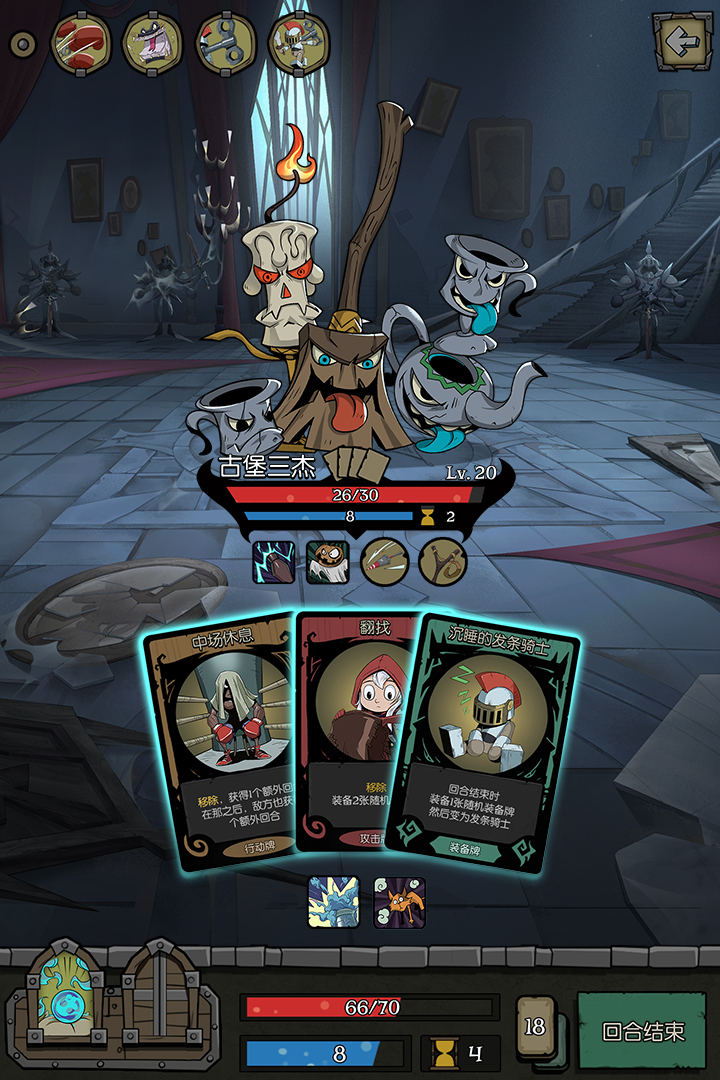
Task: Inspect the boxing gloves equipment icon
Action: [79, 43]
